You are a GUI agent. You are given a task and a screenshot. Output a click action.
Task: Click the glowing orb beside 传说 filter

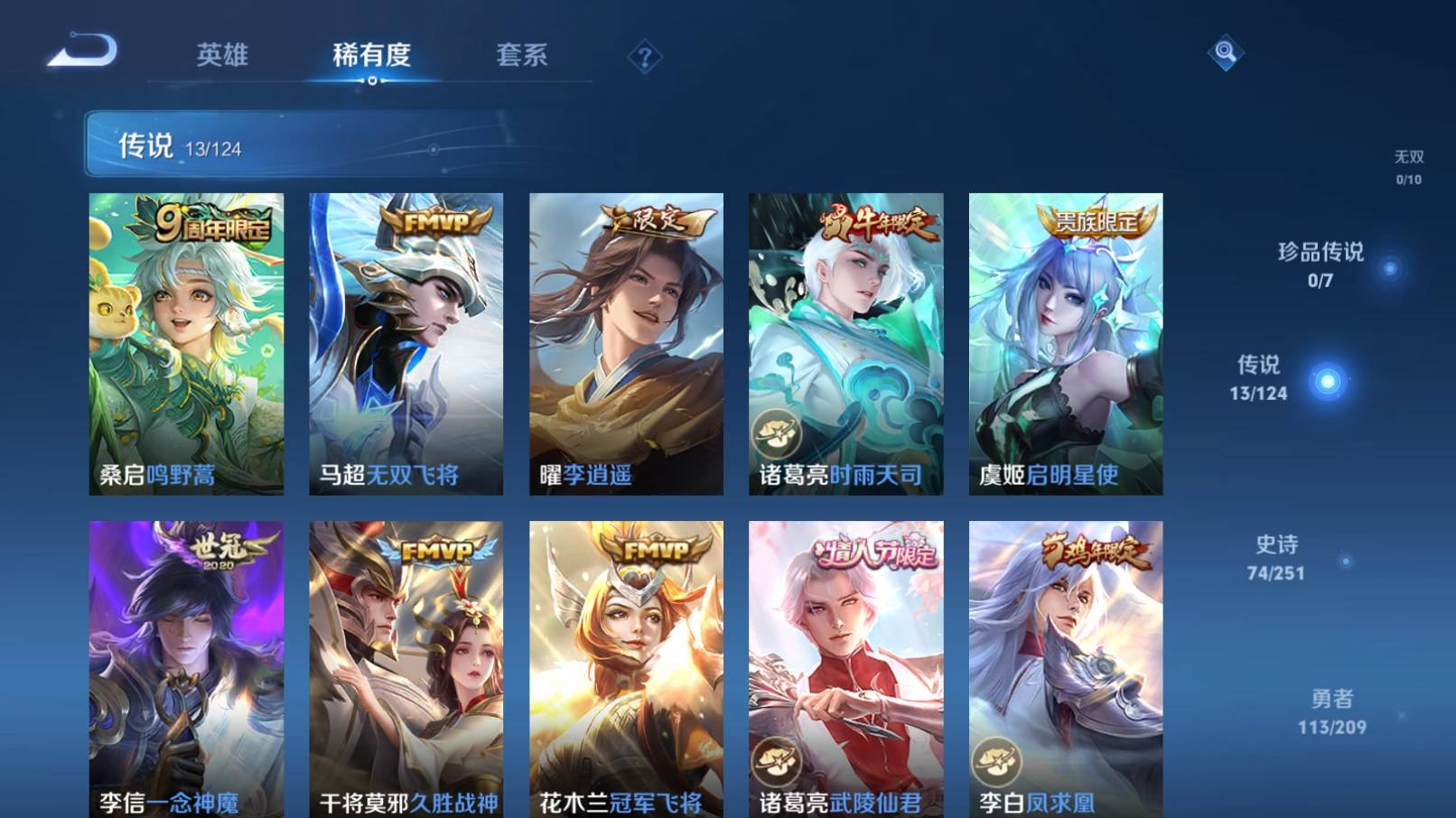click(x=1326, y=382)
